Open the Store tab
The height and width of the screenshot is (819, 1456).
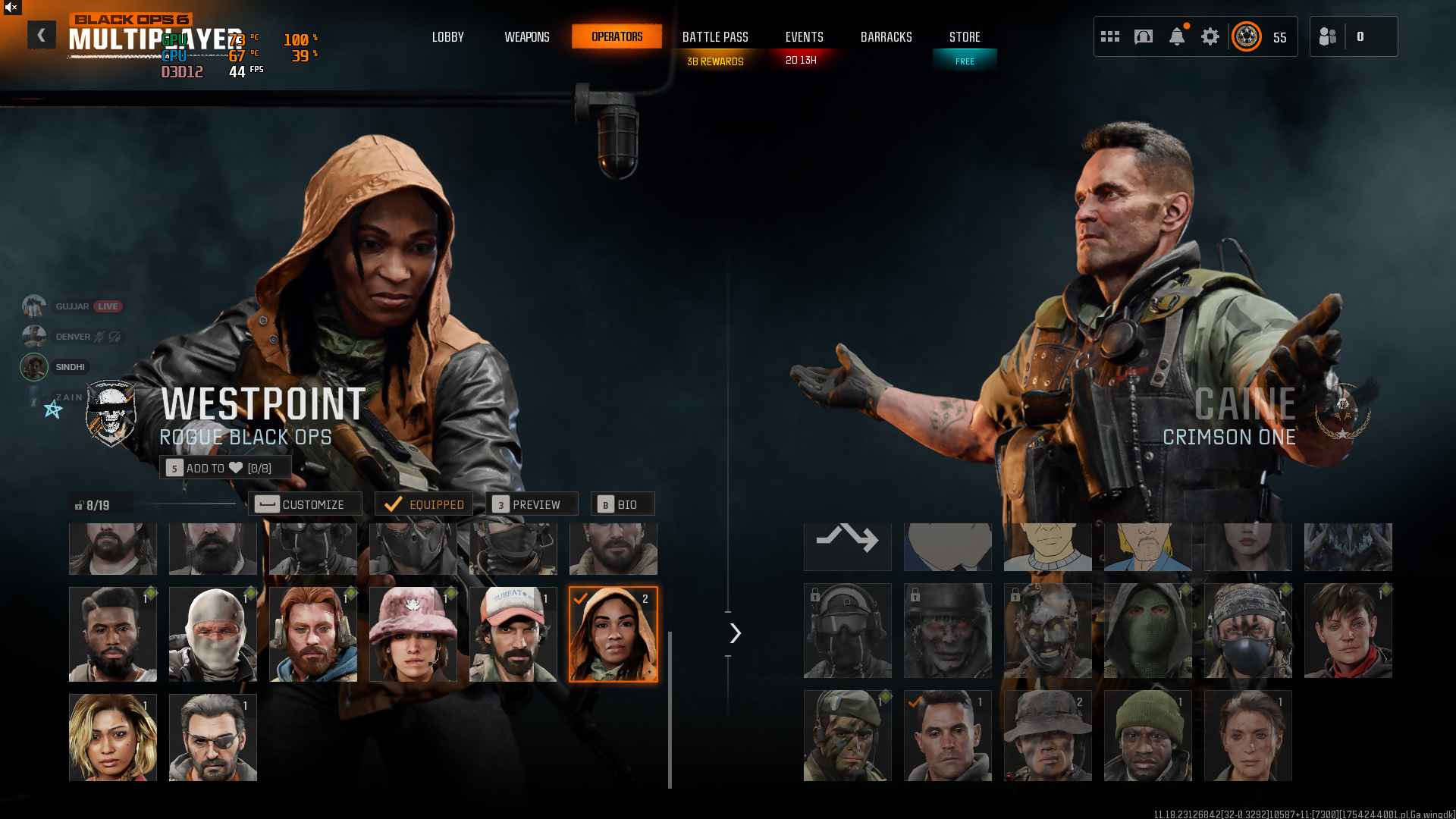[x=965, y=36]
